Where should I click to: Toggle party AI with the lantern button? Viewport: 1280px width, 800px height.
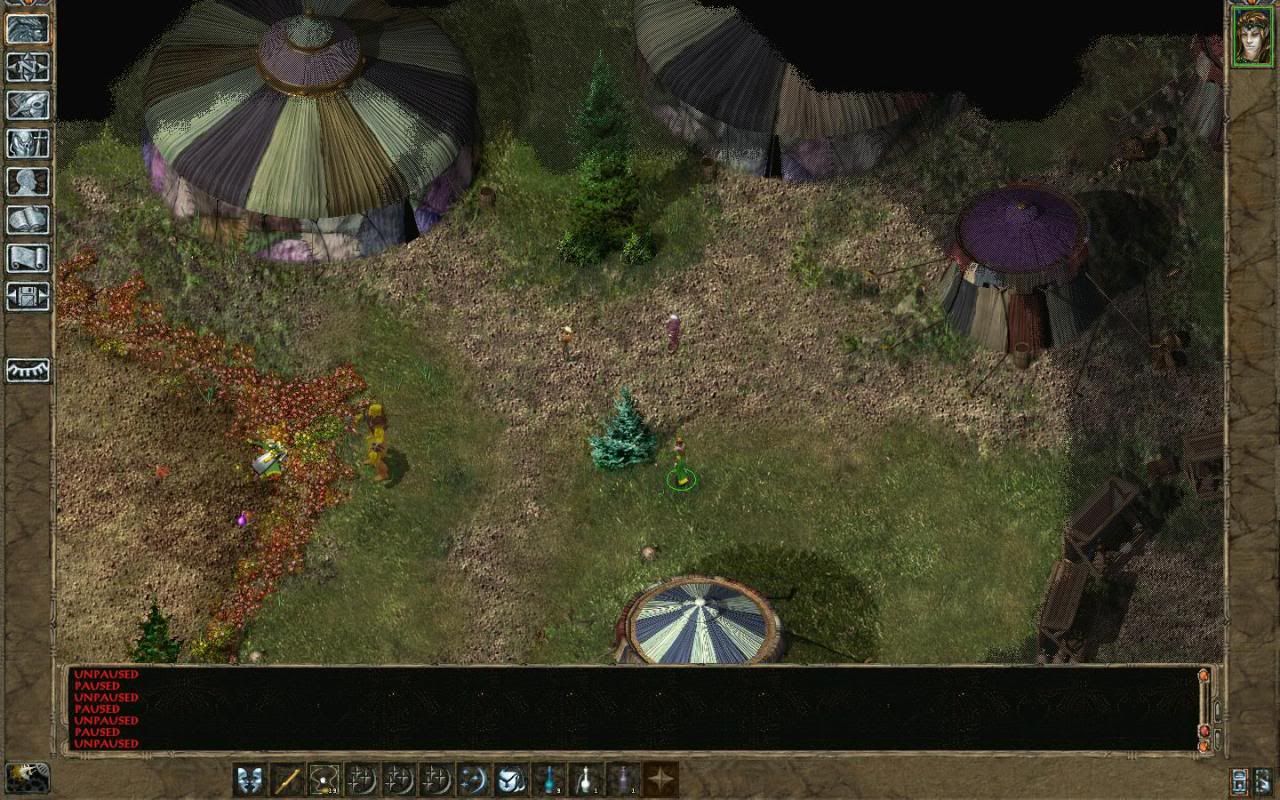(x=1240, y=781)
